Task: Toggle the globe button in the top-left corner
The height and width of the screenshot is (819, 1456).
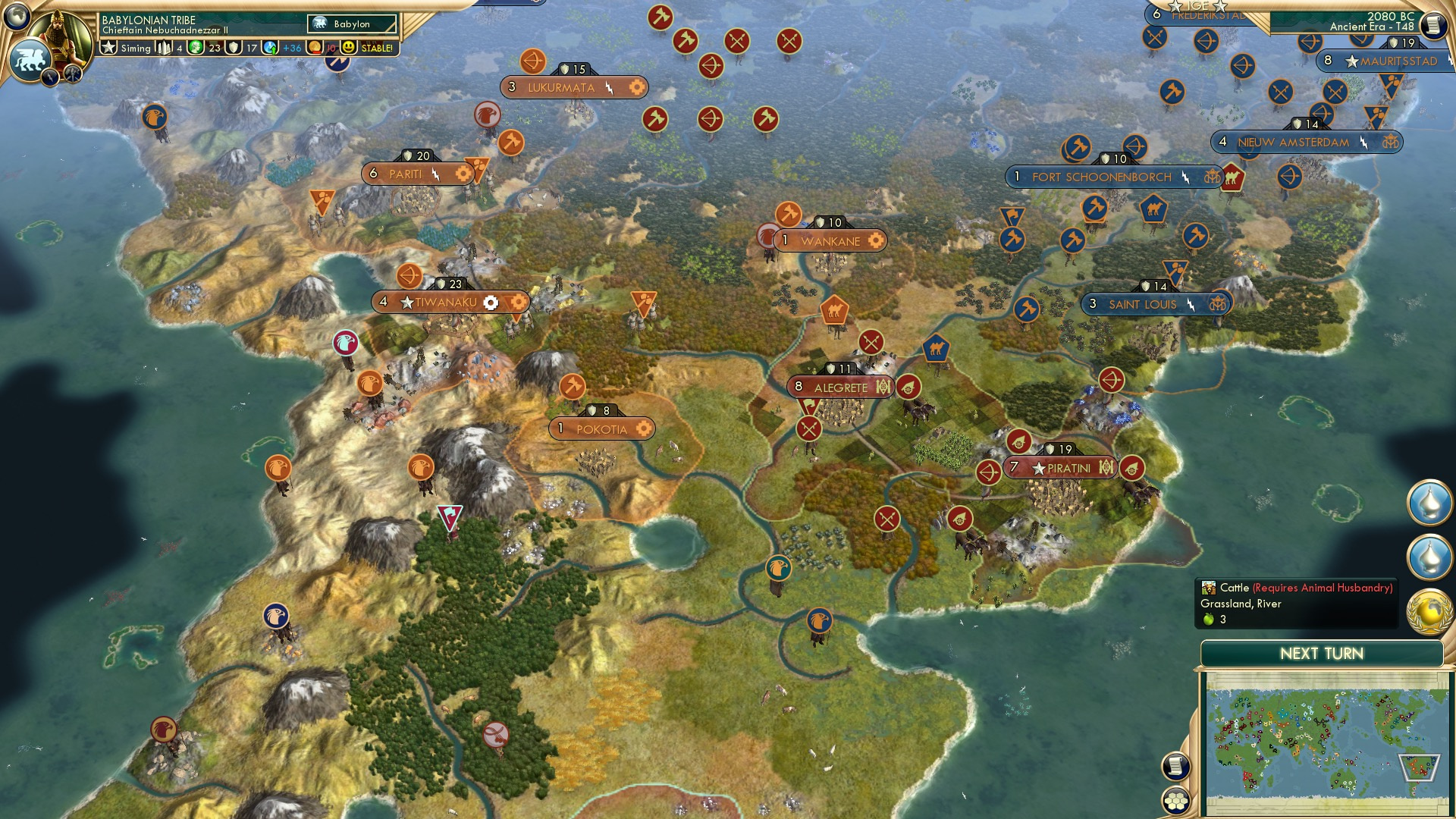Action: 16,17
